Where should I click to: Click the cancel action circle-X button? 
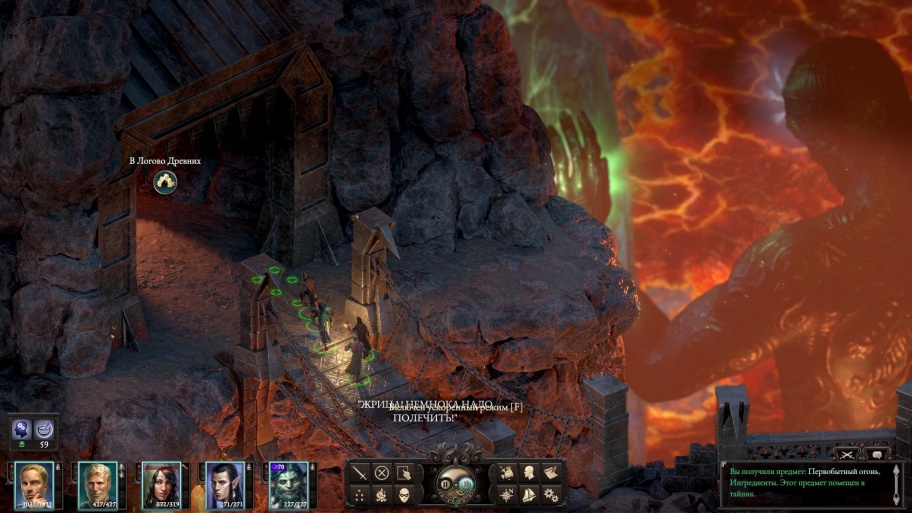[382, 472]
